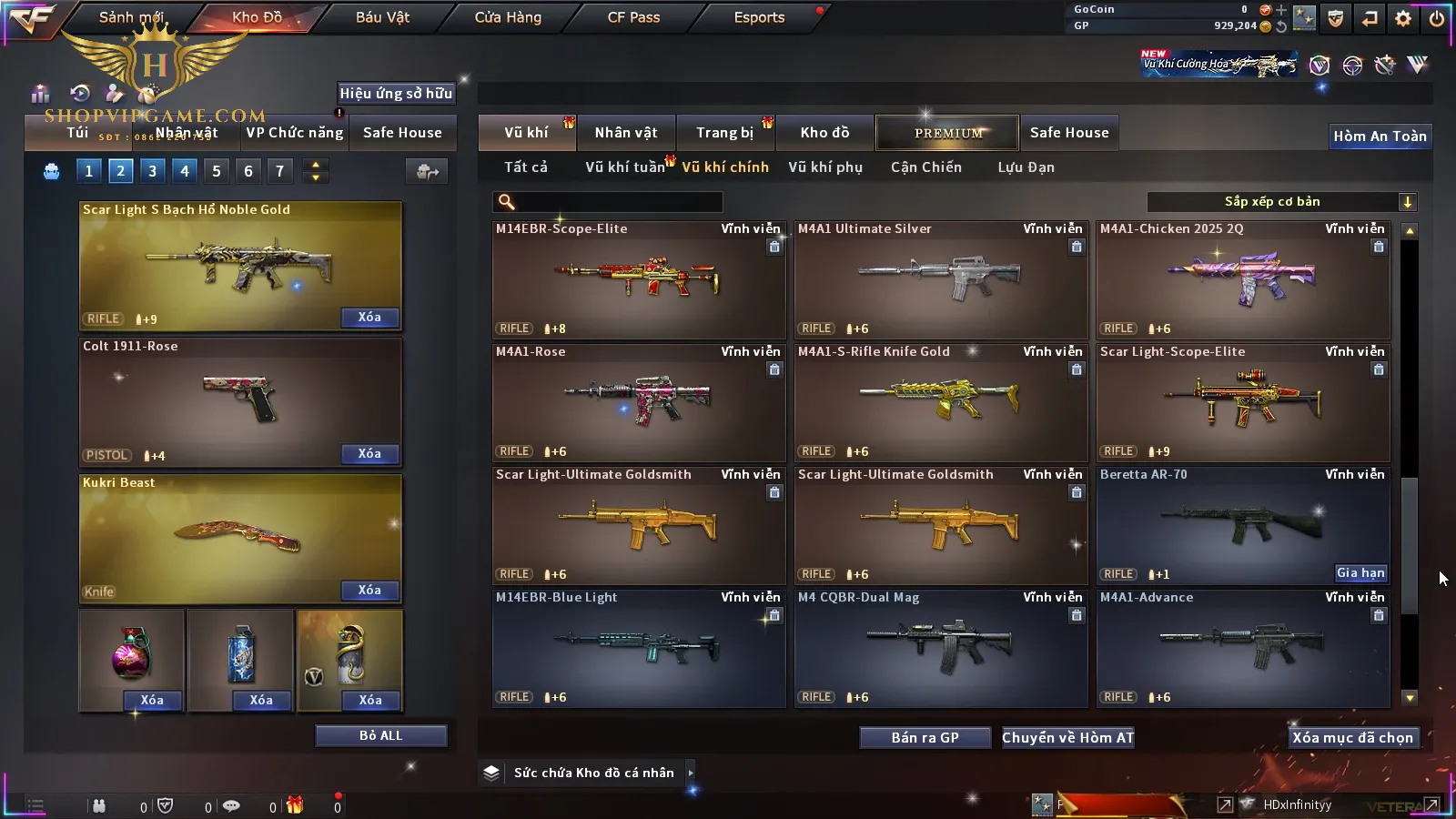
Task: Switch to the Nhân vật warehouse tab
Action: (626, 133)
